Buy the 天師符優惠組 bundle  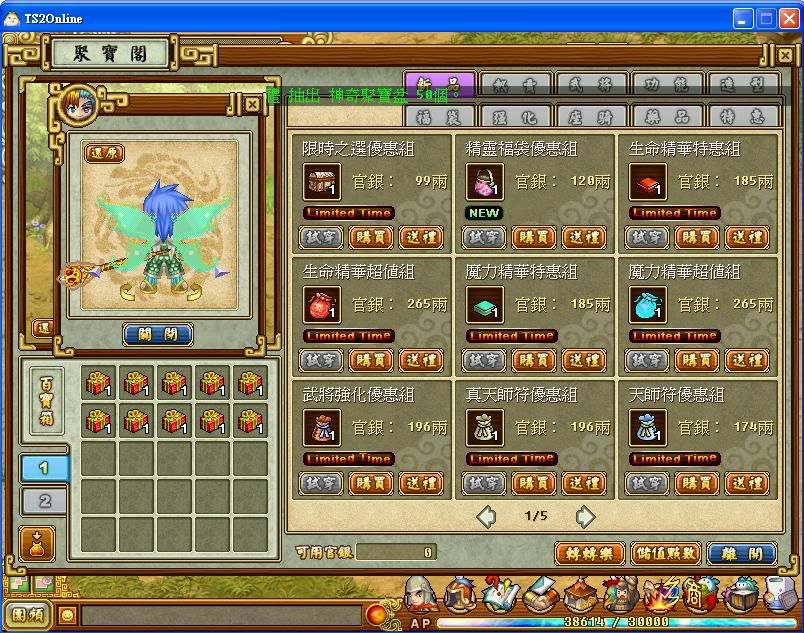click(698, 483)
